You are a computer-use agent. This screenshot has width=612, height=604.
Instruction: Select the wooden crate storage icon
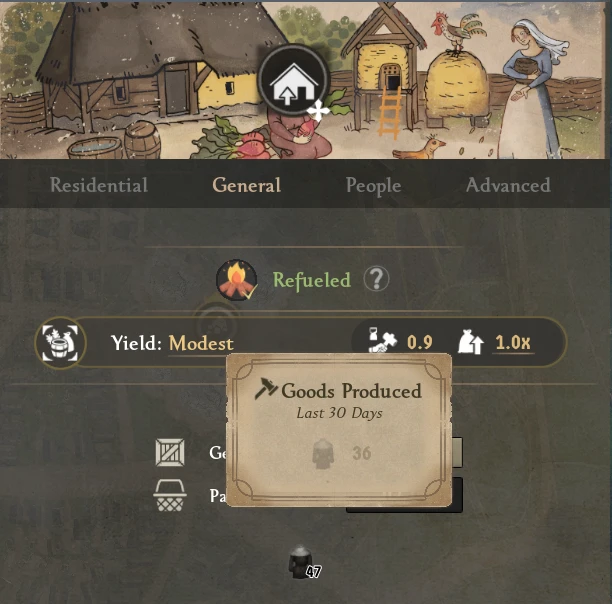[x=170, y=453]
